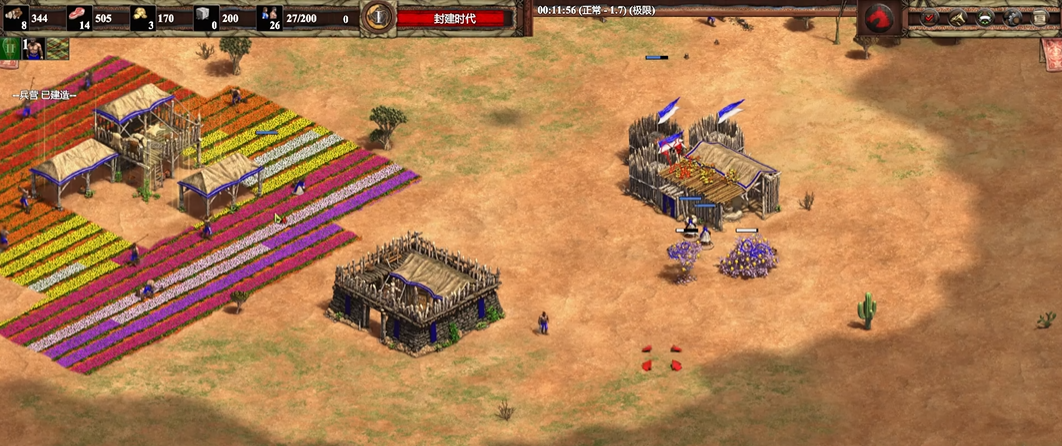1062x446 pixels.
Task: Click the green control group banner
Action: [x=10, y=48]
